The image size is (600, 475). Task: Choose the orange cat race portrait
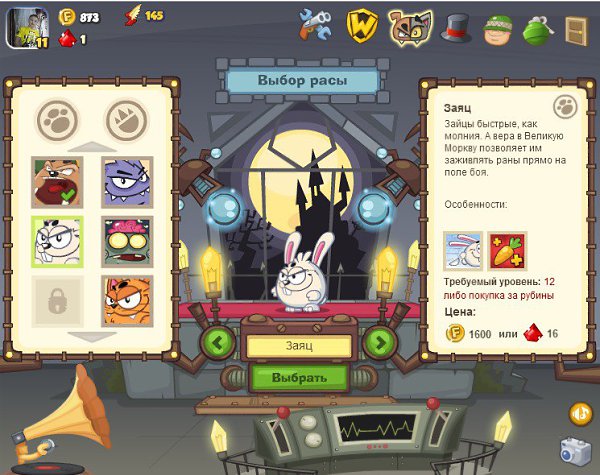tap(126, 299)
